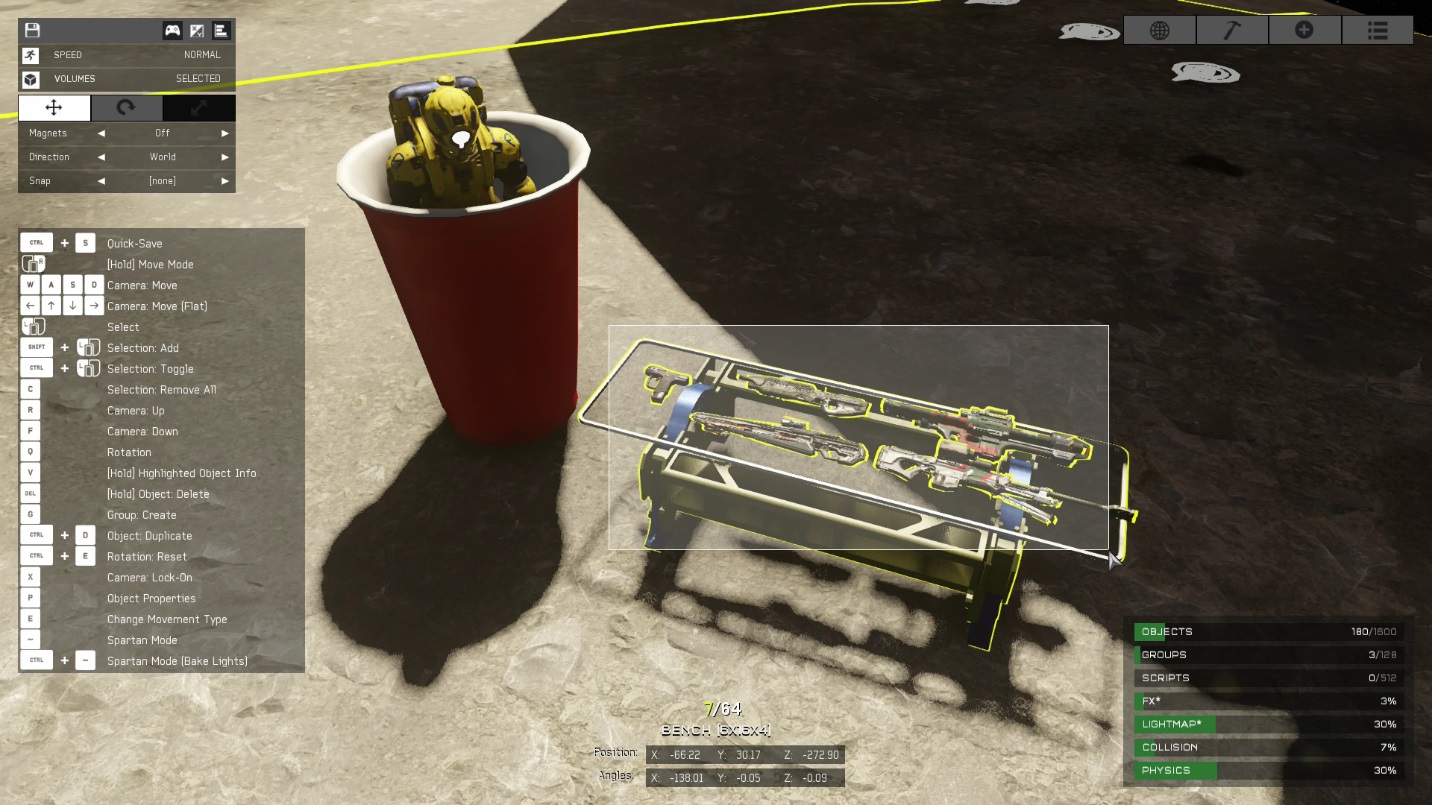The width and height of the screenshot is (1432, 805).
Task: Open the plus add-object menu
Action: (1304, 30)
